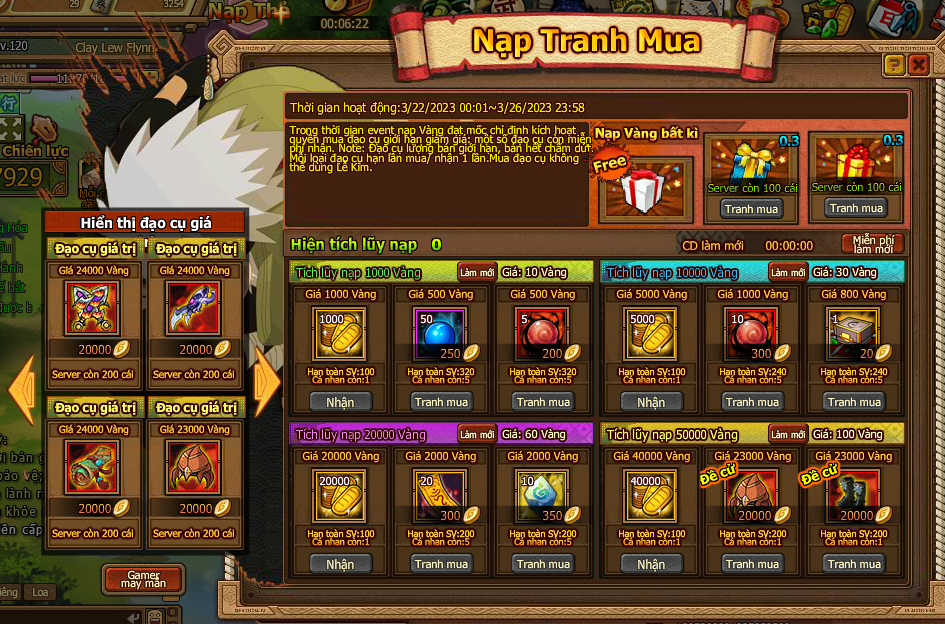
Task: Open the Gamer may mắn list
Action: pyautogui.click(x=142, y=579)
